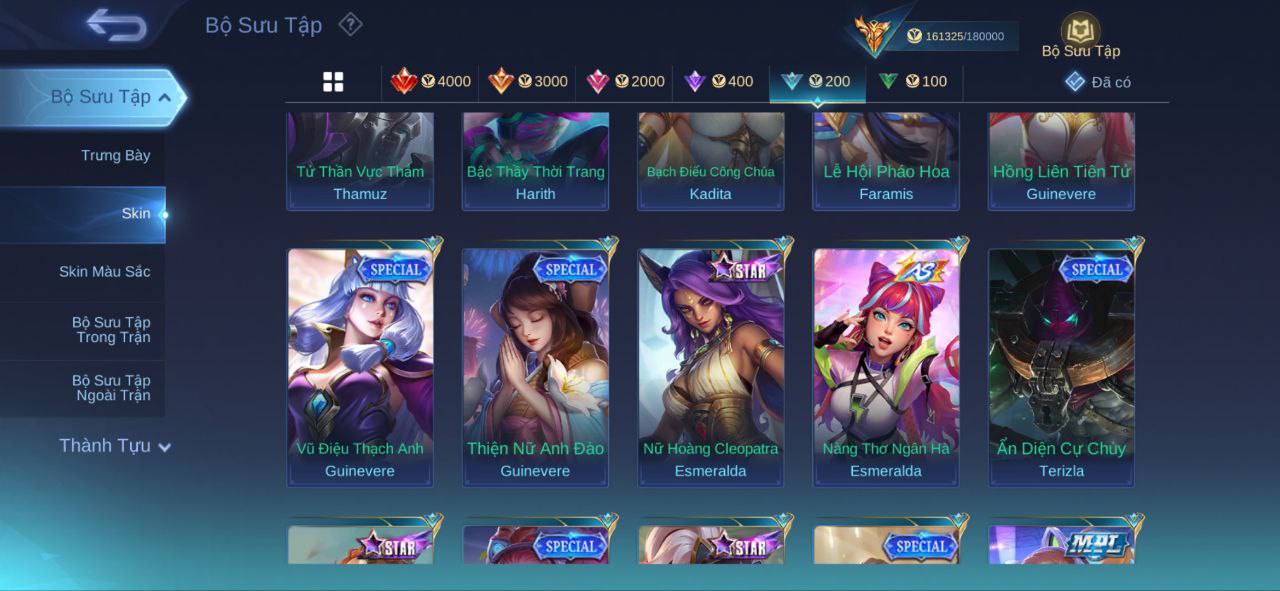This screenshot has width=1280, height=591.
Task: Toggle the Đã có owned filter
Action: [1098, 82]
